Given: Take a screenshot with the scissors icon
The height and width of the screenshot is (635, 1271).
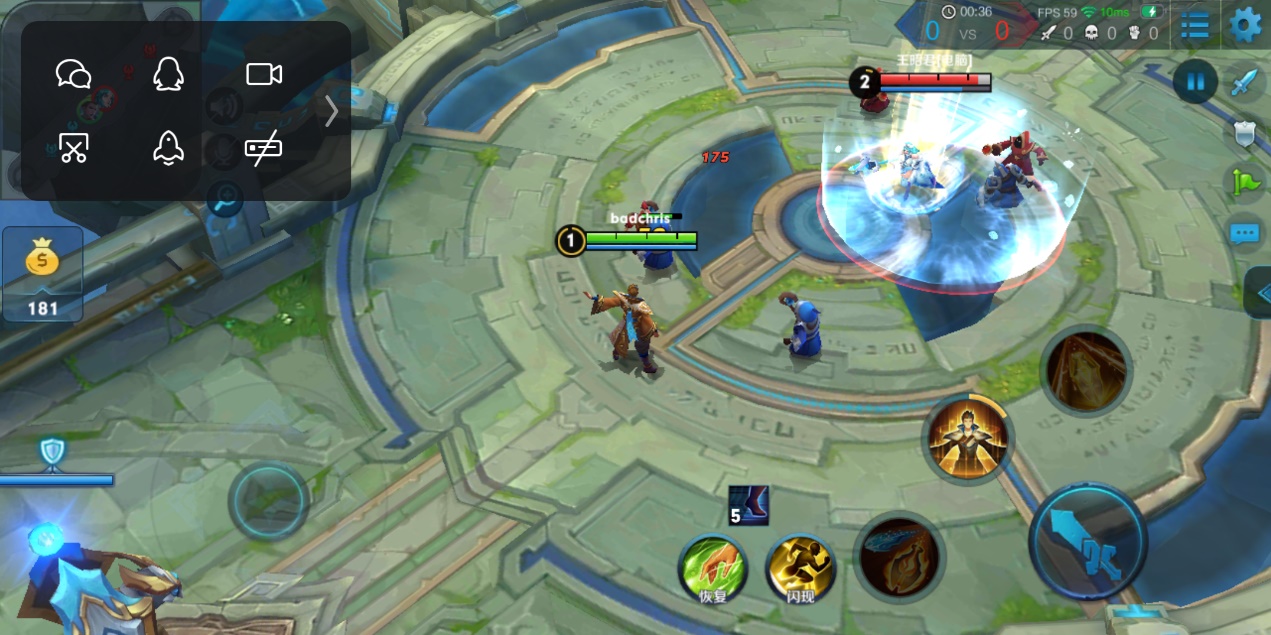Looking at the screenshot, I should tap(73, 148).
